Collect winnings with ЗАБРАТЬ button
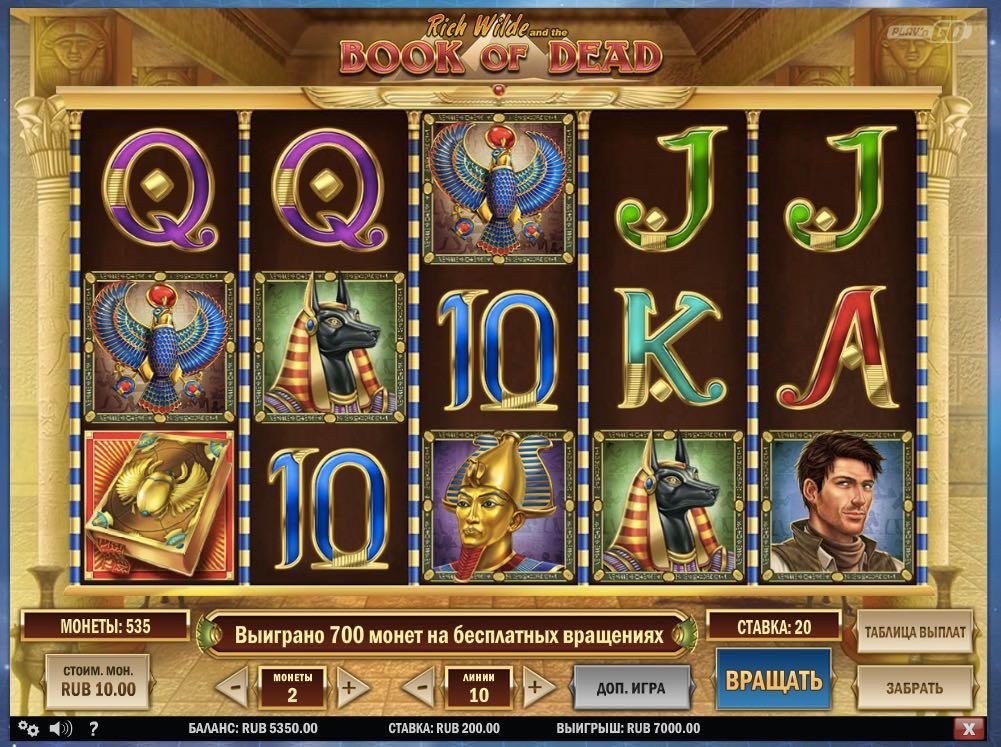Screen dimensions: 1001x747 click(x=913, y=687)
